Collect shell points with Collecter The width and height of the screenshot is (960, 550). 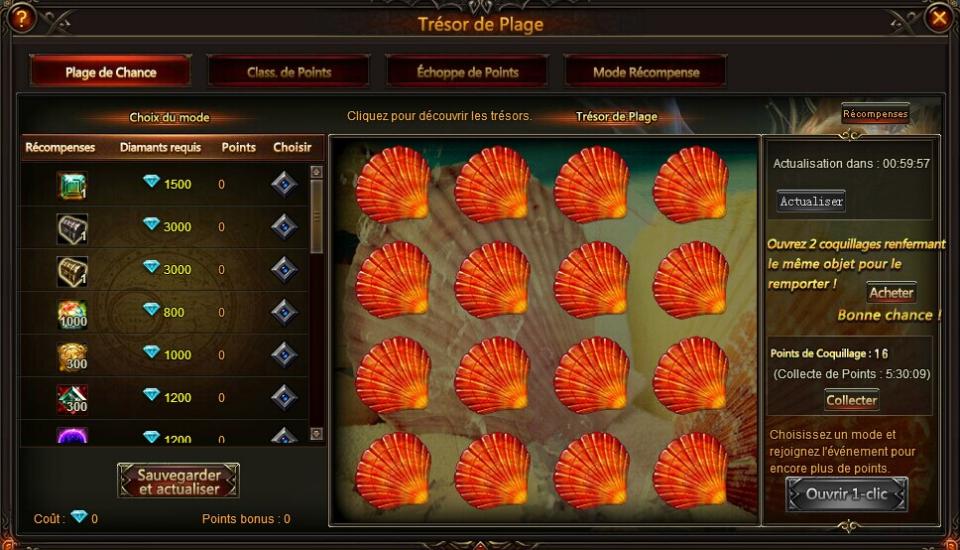coord(851,400)
